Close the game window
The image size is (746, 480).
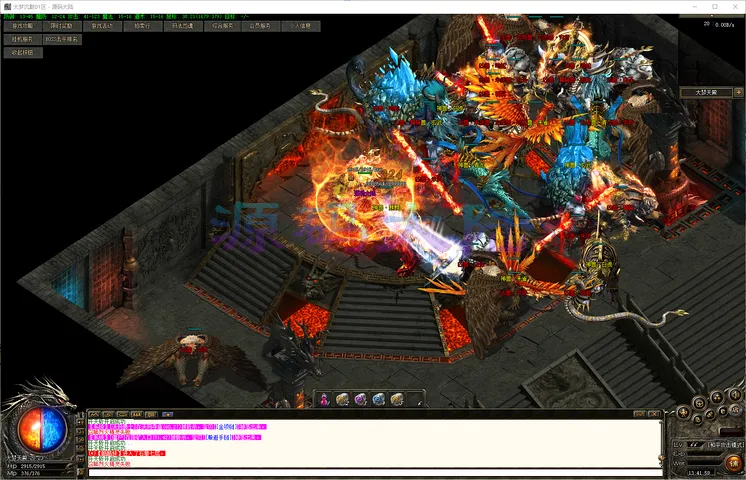tap(733, 7)
